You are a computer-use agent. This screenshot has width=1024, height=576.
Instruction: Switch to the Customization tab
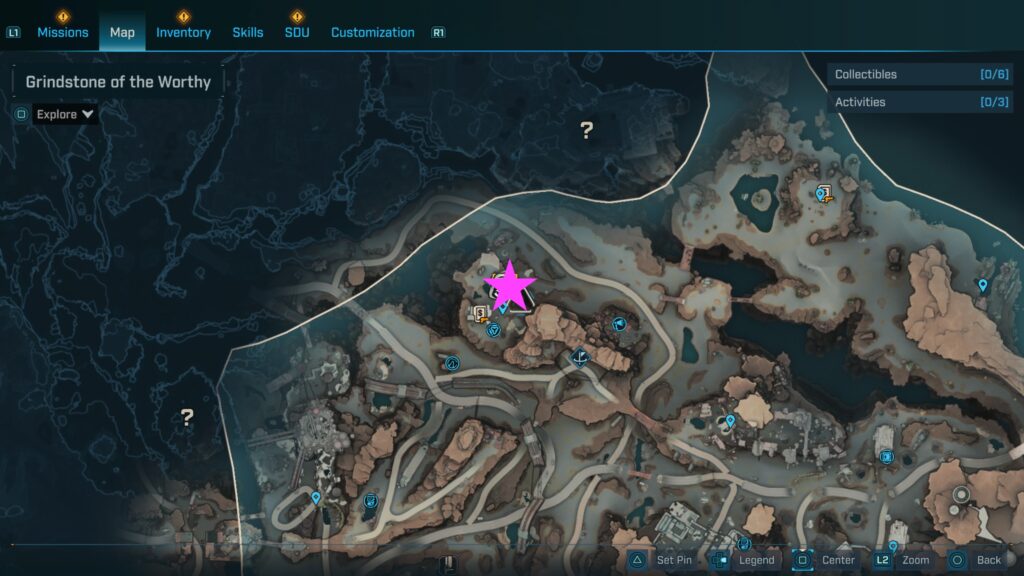[372, 32]
